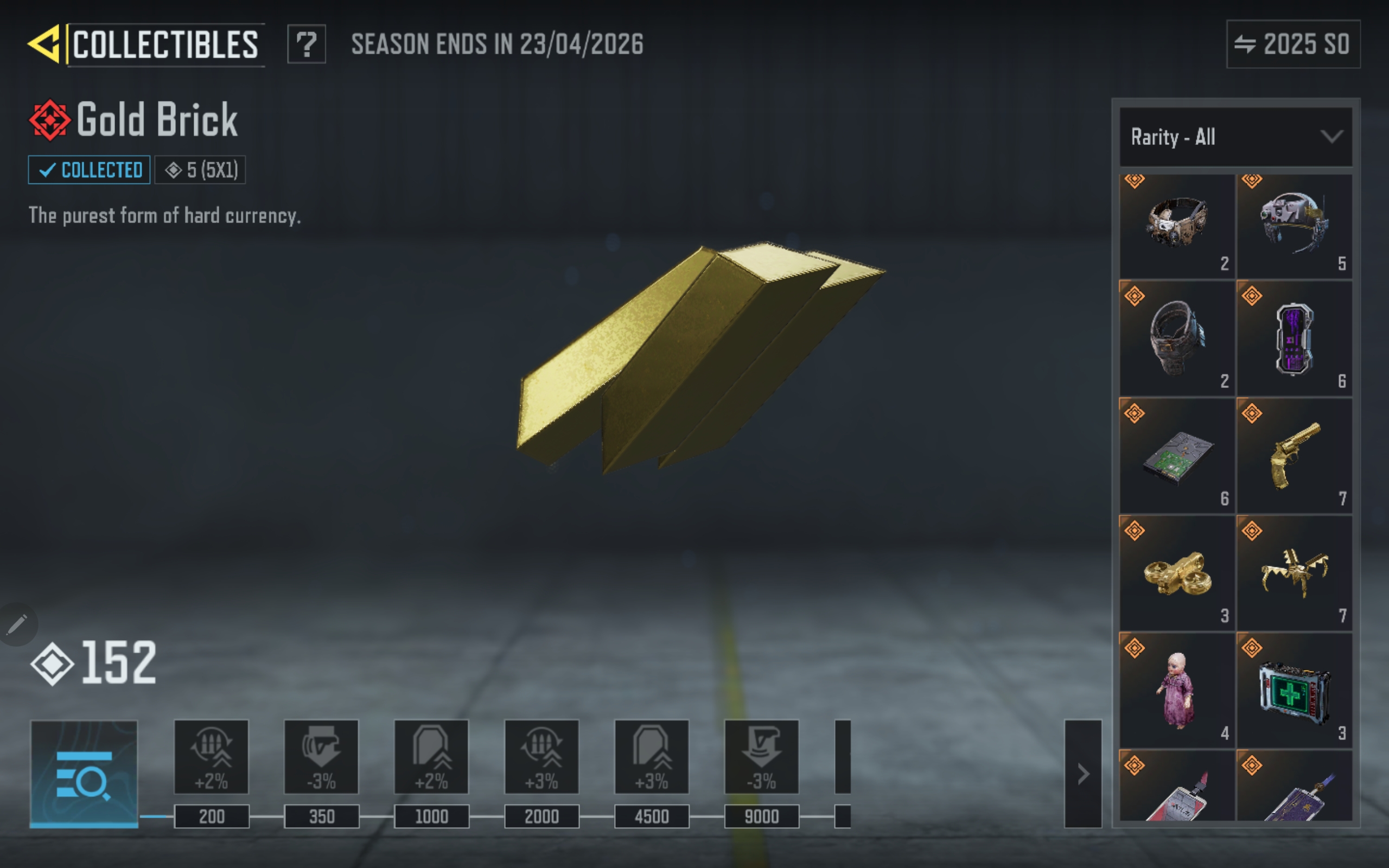The height and width of the screenshot is (868, 1389).
Task: Select the porcelain doll collectible
Action: (1177, 690)
